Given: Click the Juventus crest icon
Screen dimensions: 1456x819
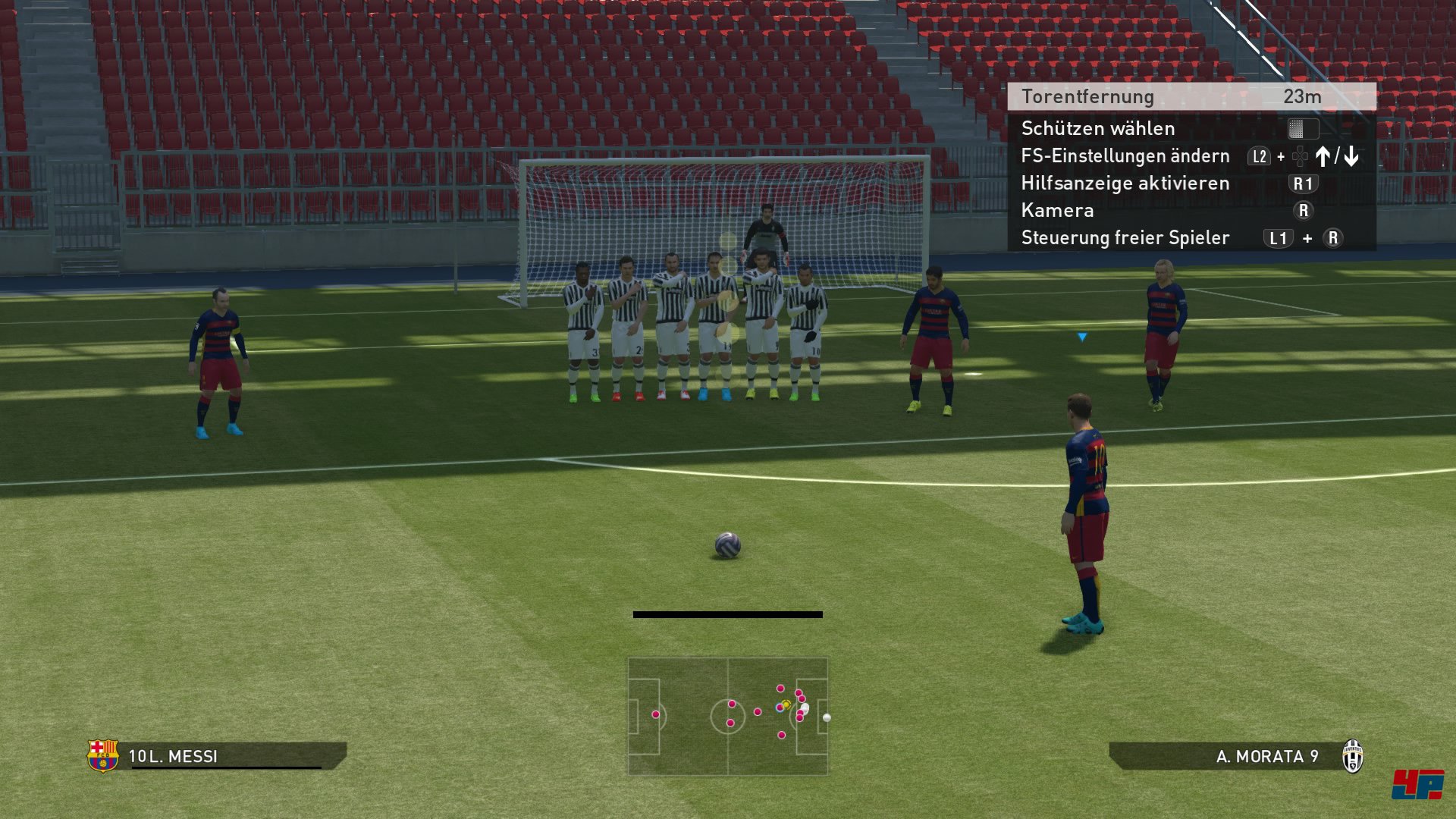Looking at the screenshot, I should click(x=1353, y=756).
